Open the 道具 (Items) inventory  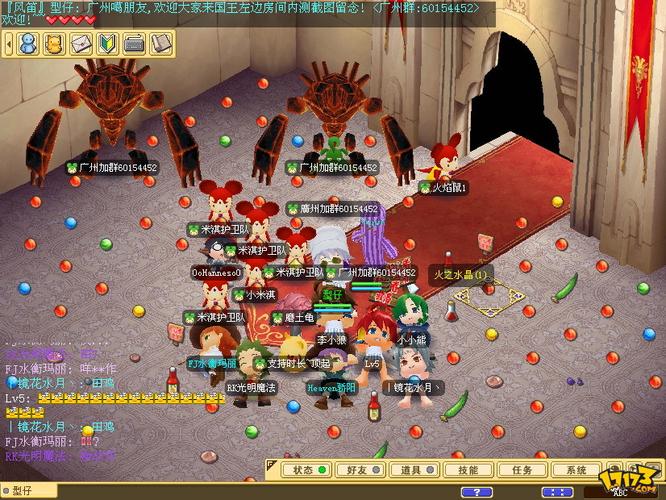[411, 469]
